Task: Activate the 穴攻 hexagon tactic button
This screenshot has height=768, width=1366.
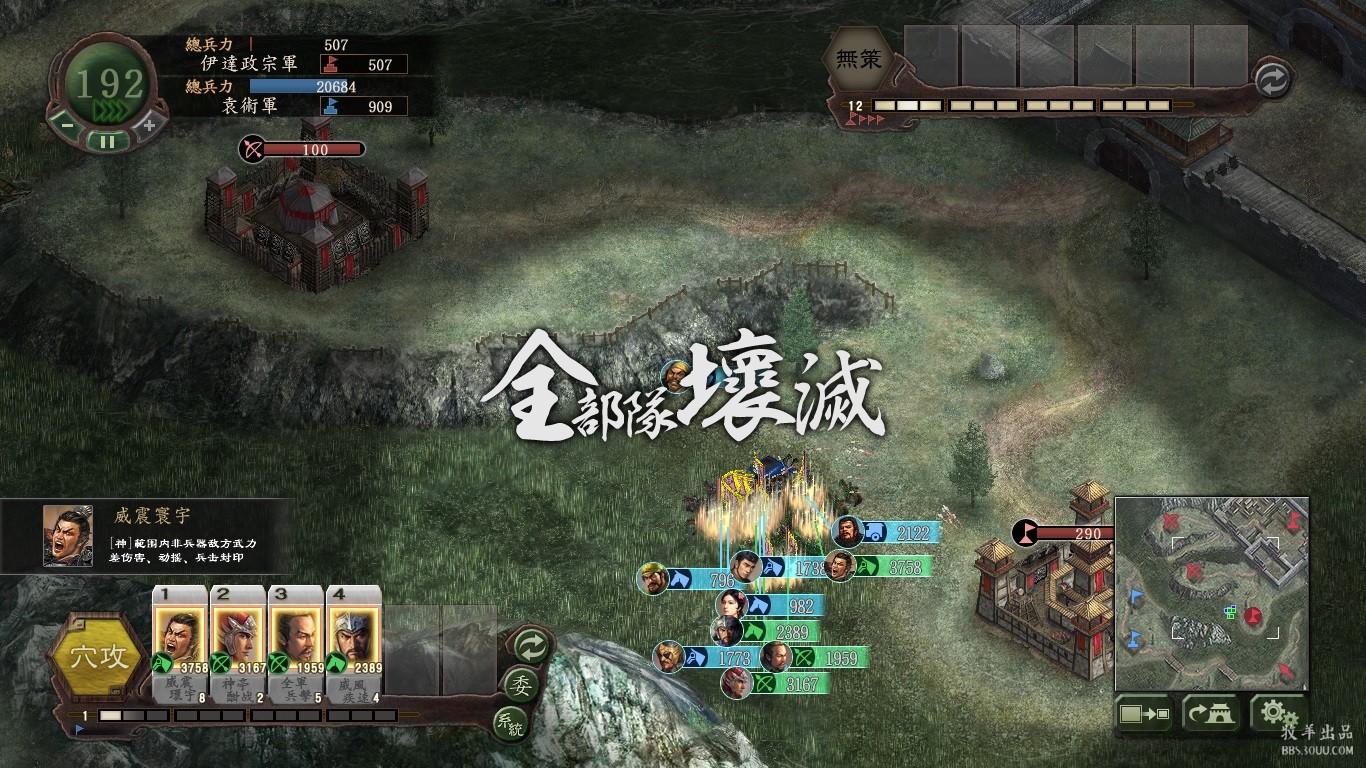Action: click(98, 656)
